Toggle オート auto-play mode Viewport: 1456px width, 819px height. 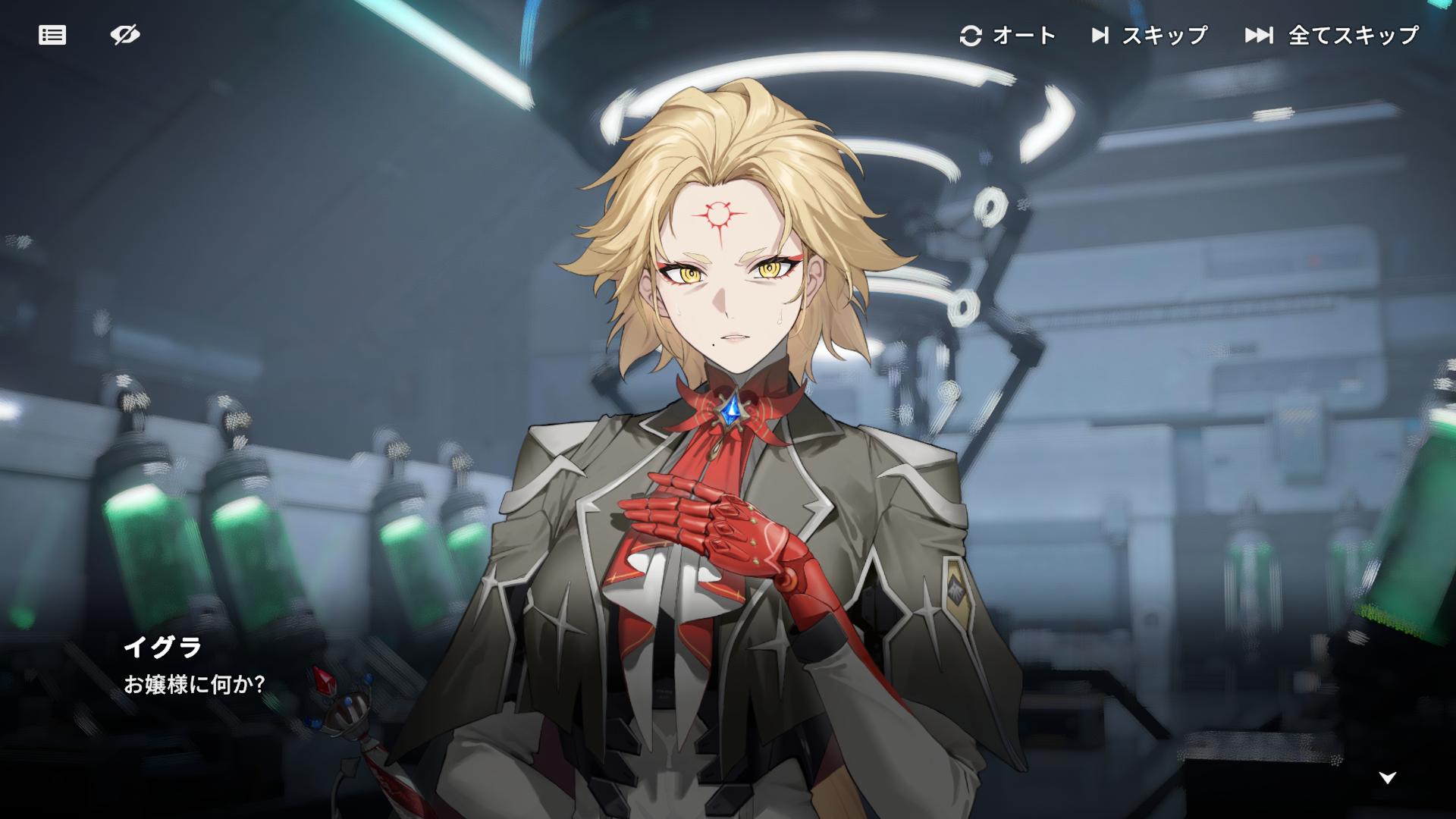pyautogui.click(x=1008, y=35)
